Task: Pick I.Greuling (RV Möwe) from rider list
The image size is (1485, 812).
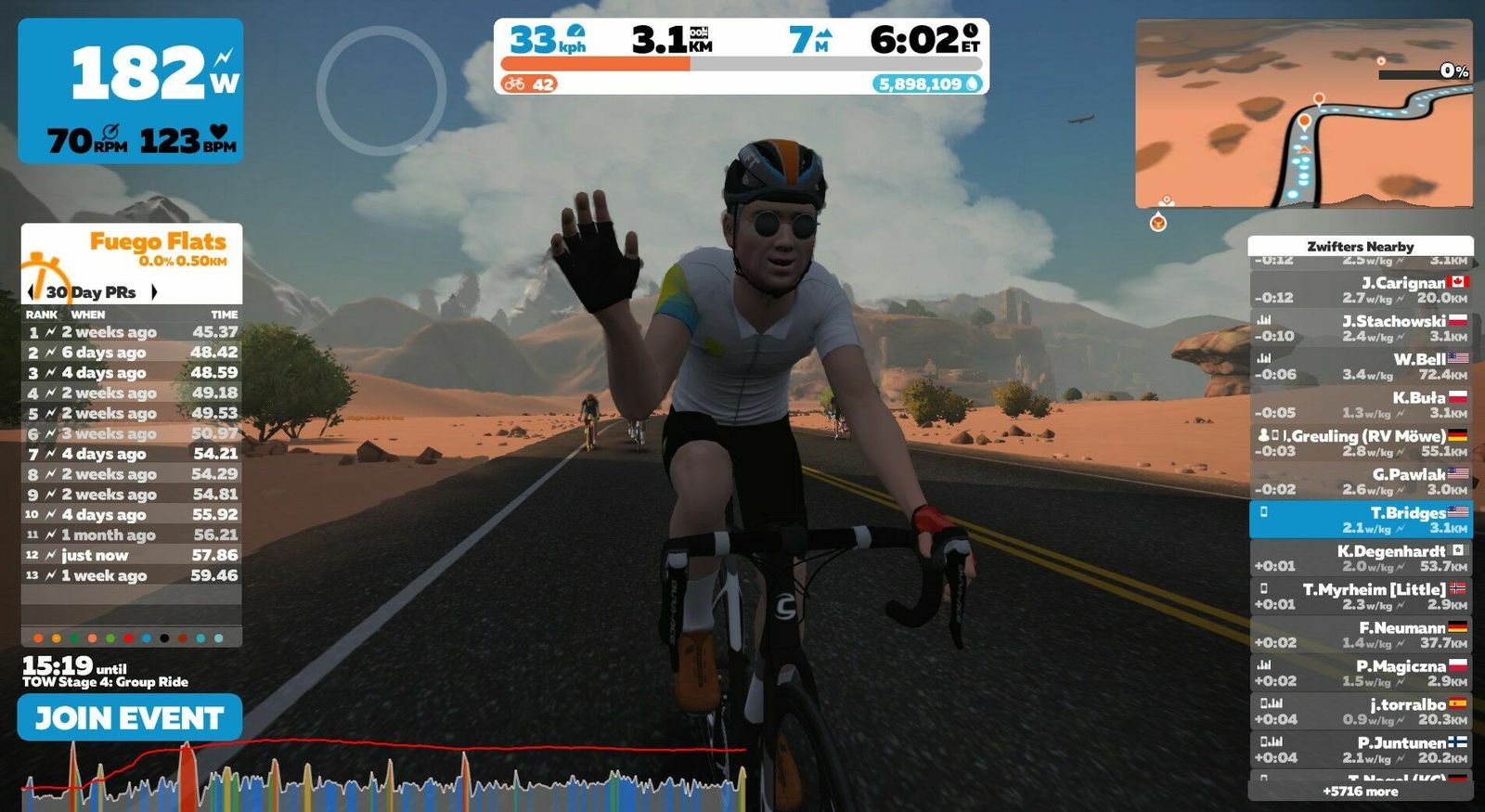Action: (1361, 443)
